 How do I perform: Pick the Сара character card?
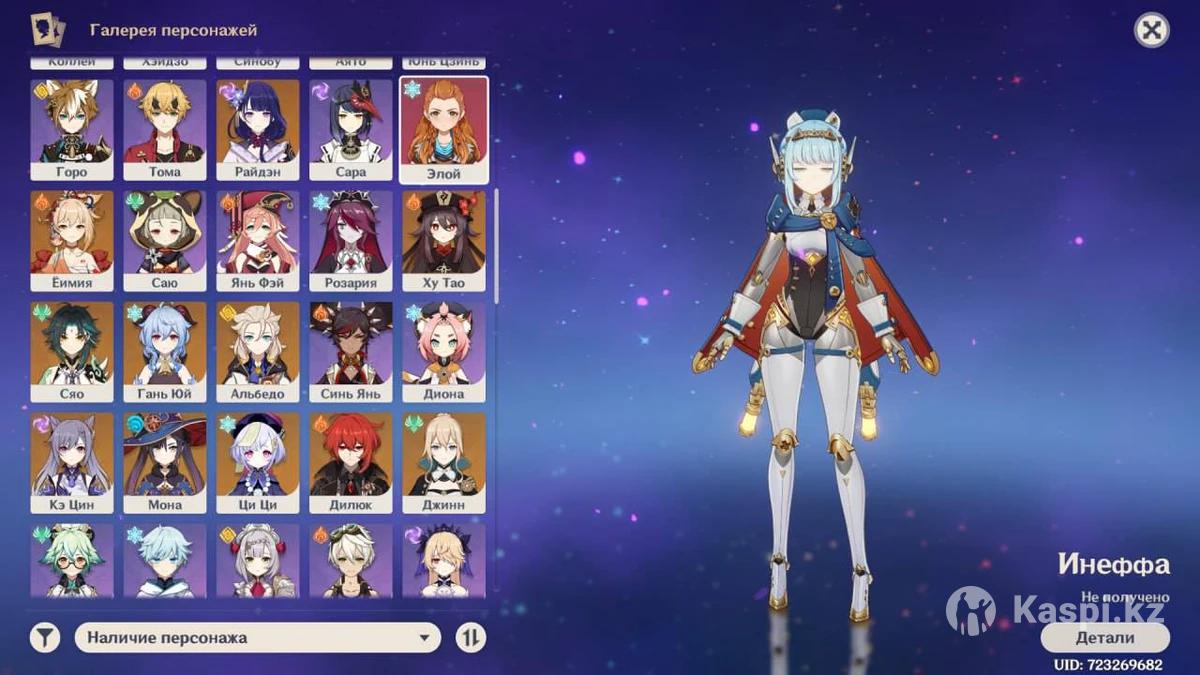point(351,129)
